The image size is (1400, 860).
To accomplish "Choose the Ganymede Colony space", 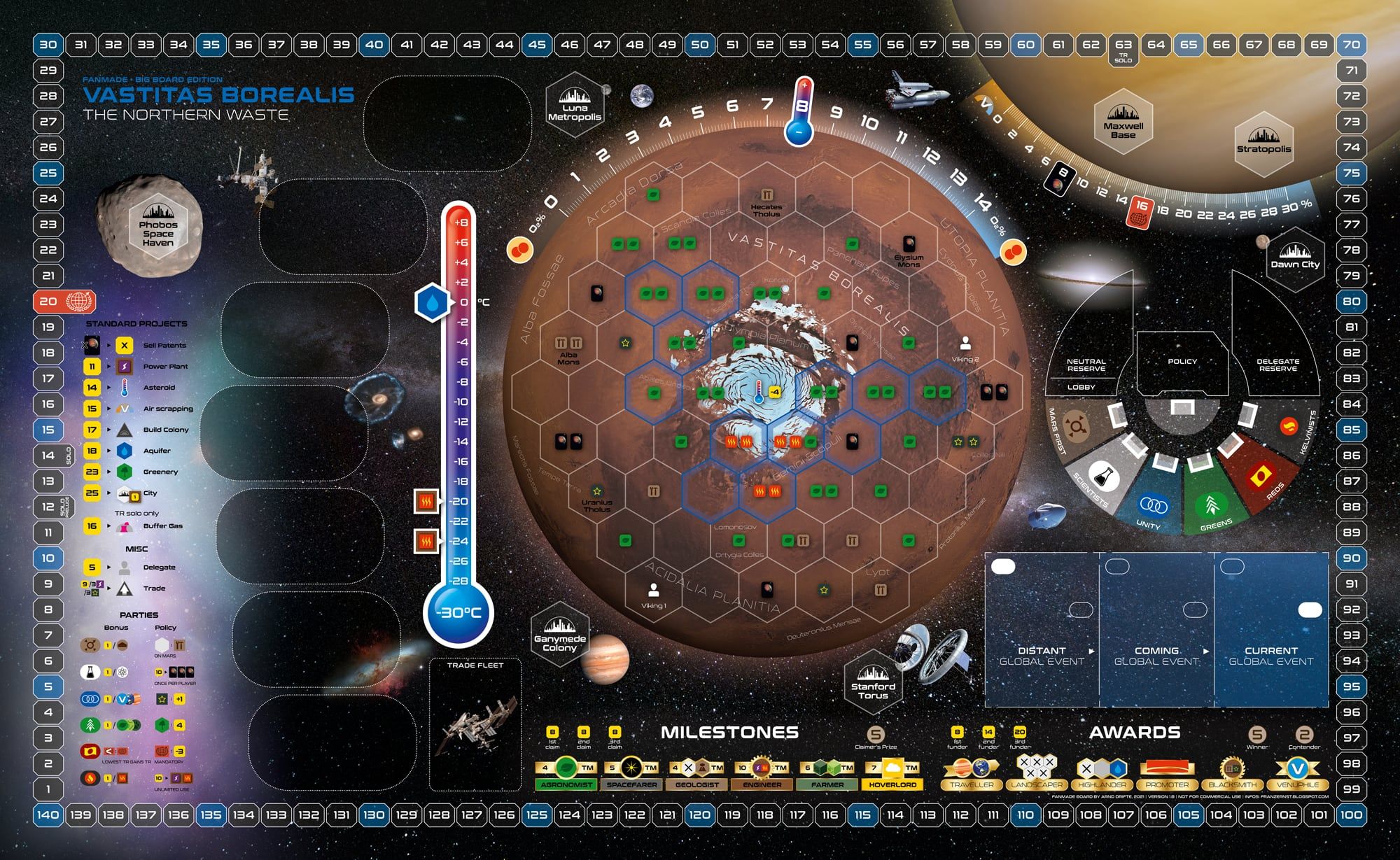I will tap(559, 635).
